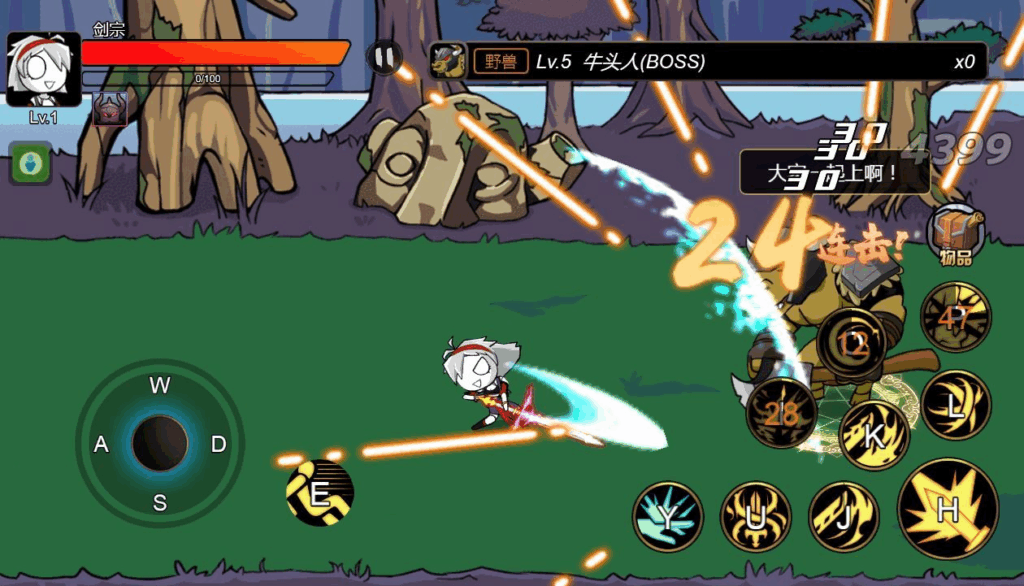Click the boss portrait in the enemy bar

pyautogui.click(x=448, y=61)
